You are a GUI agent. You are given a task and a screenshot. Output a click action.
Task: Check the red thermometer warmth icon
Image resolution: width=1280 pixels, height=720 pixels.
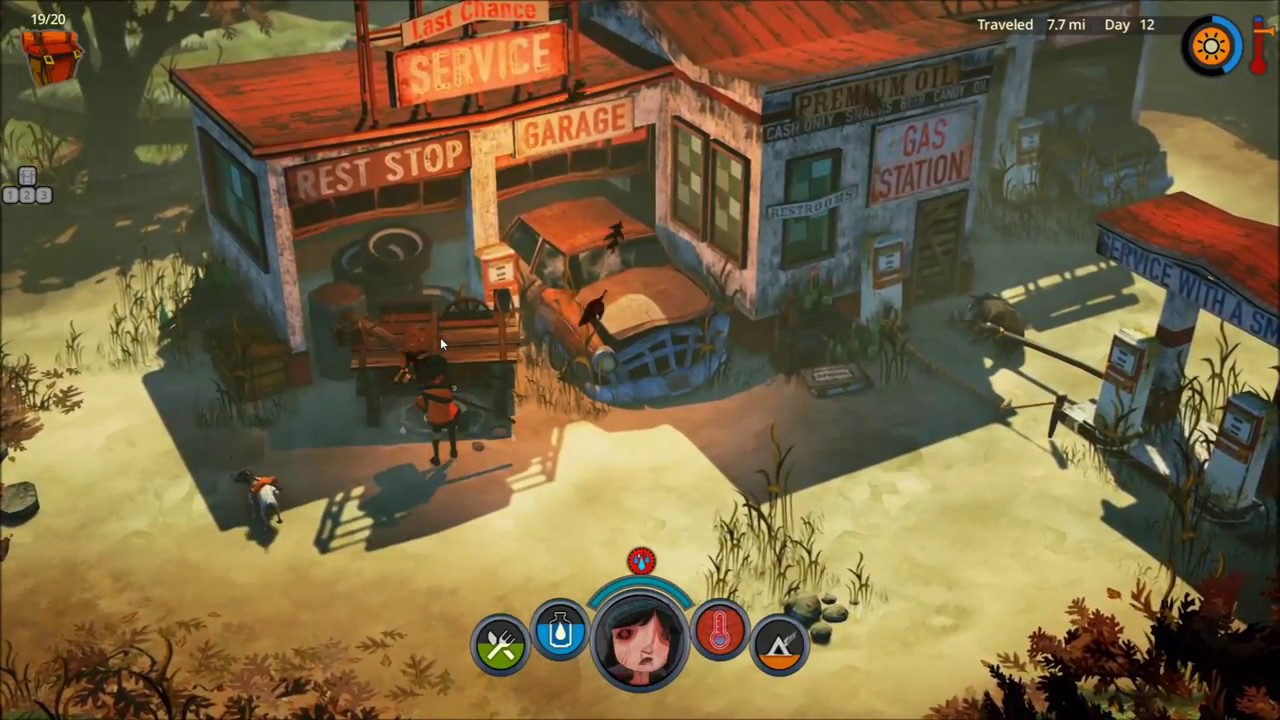720,630
